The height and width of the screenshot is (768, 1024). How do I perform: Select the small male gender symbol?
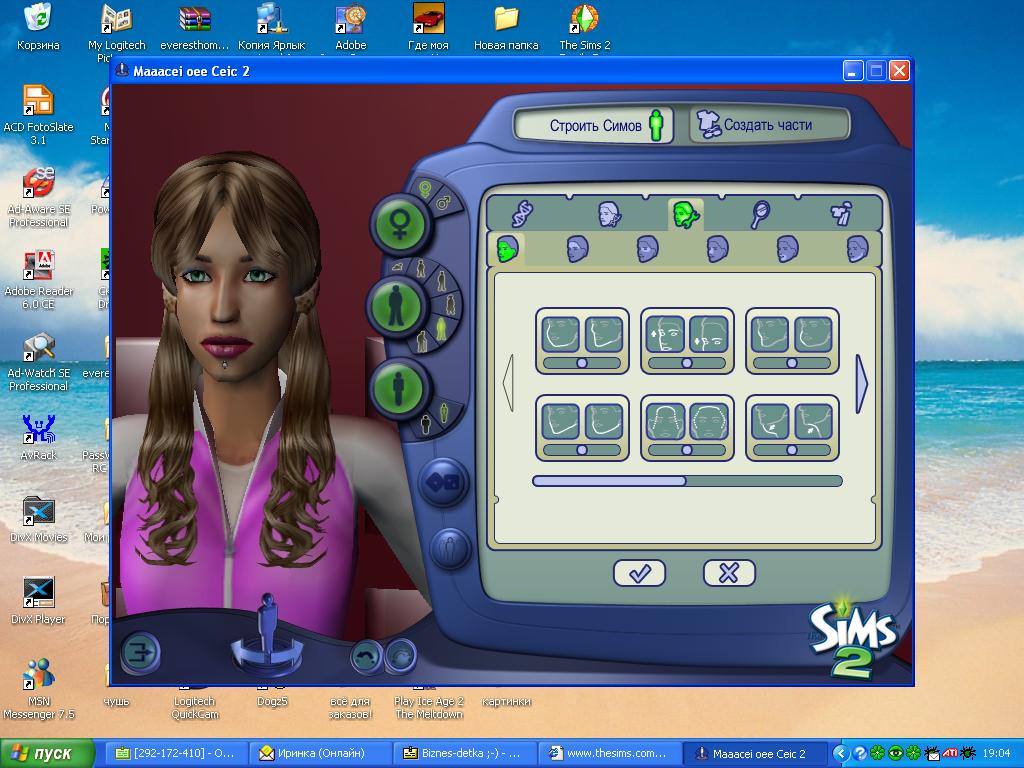(x=442, y=202)
